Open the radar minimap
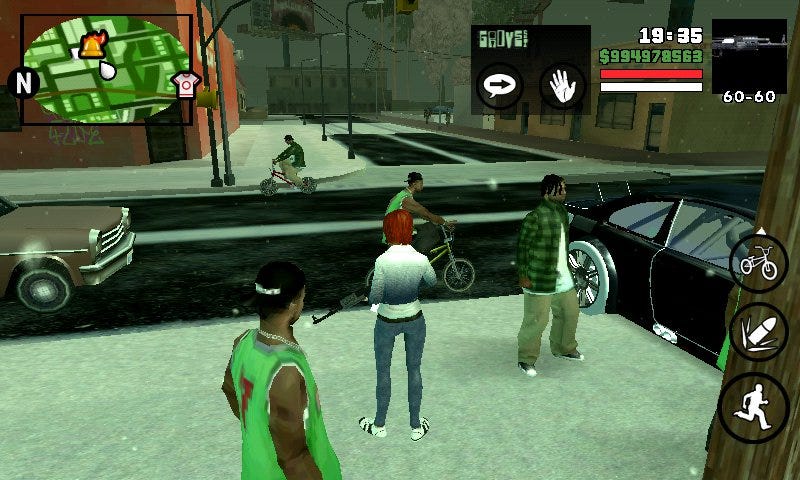800x480 pixels. pyautogui.click(x=106, y=68)
